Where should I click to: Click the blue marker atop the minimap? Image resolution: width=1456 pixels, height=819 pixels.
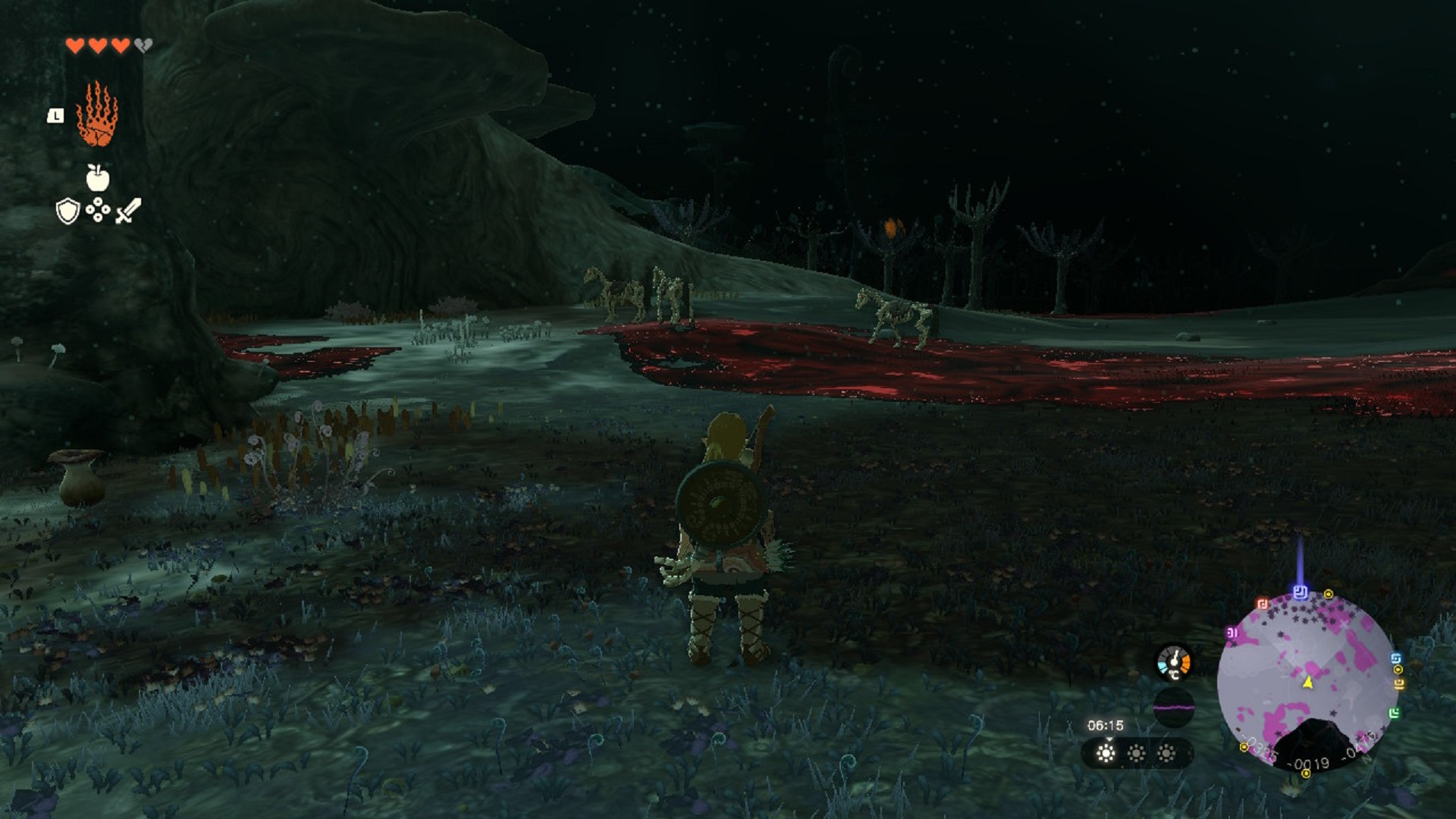(1301, 591)
